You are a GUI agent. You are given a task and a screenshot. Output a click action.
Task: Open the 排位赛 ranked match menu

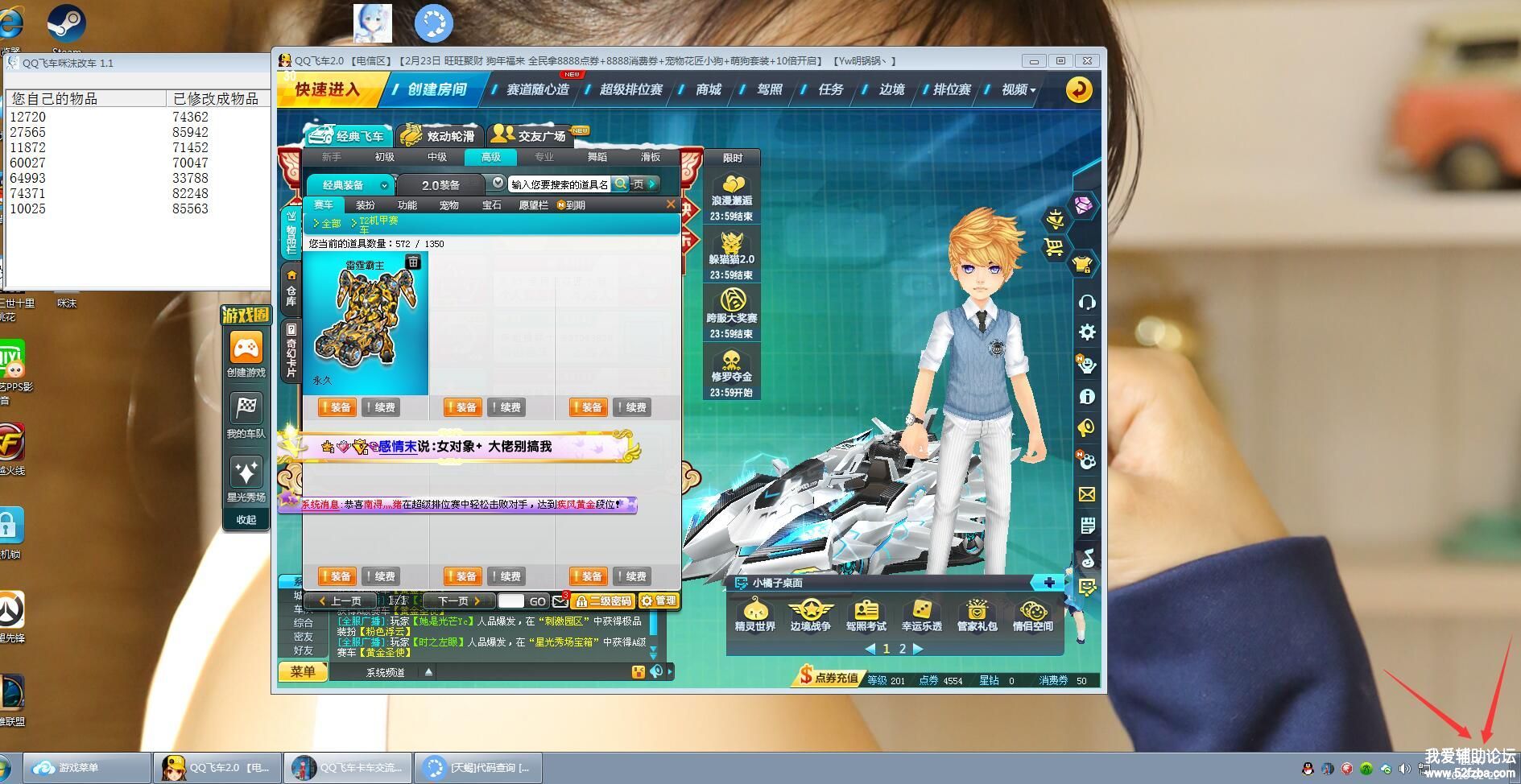coord(952,89)
